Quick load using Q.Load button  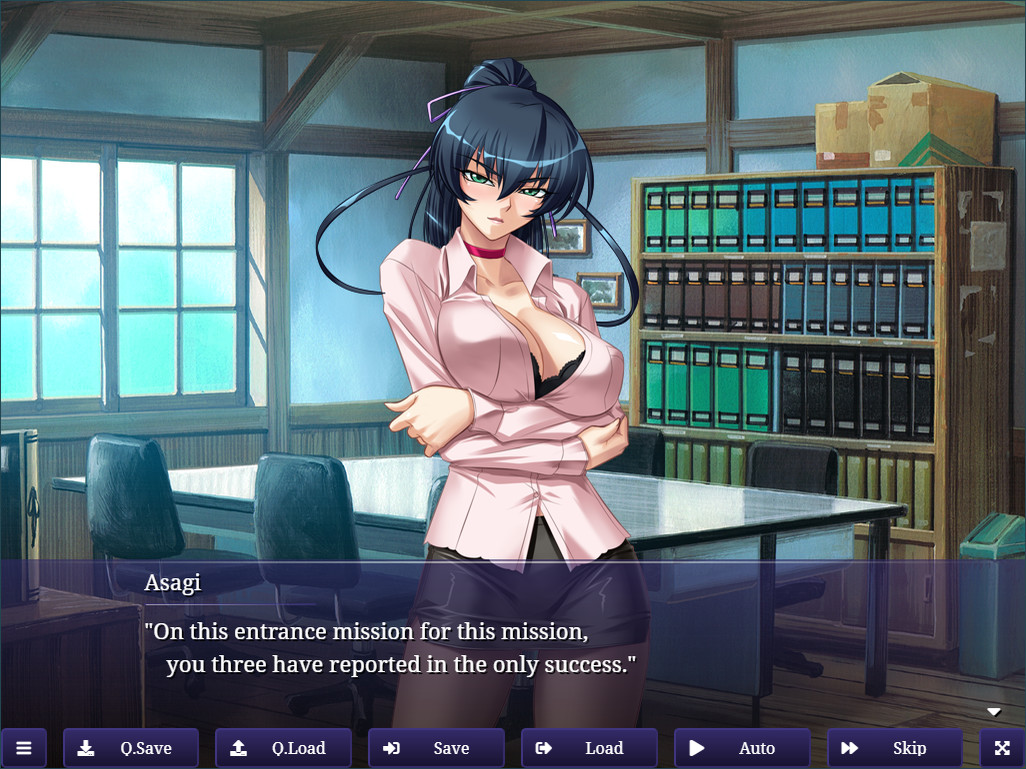(x=283, y=748)
